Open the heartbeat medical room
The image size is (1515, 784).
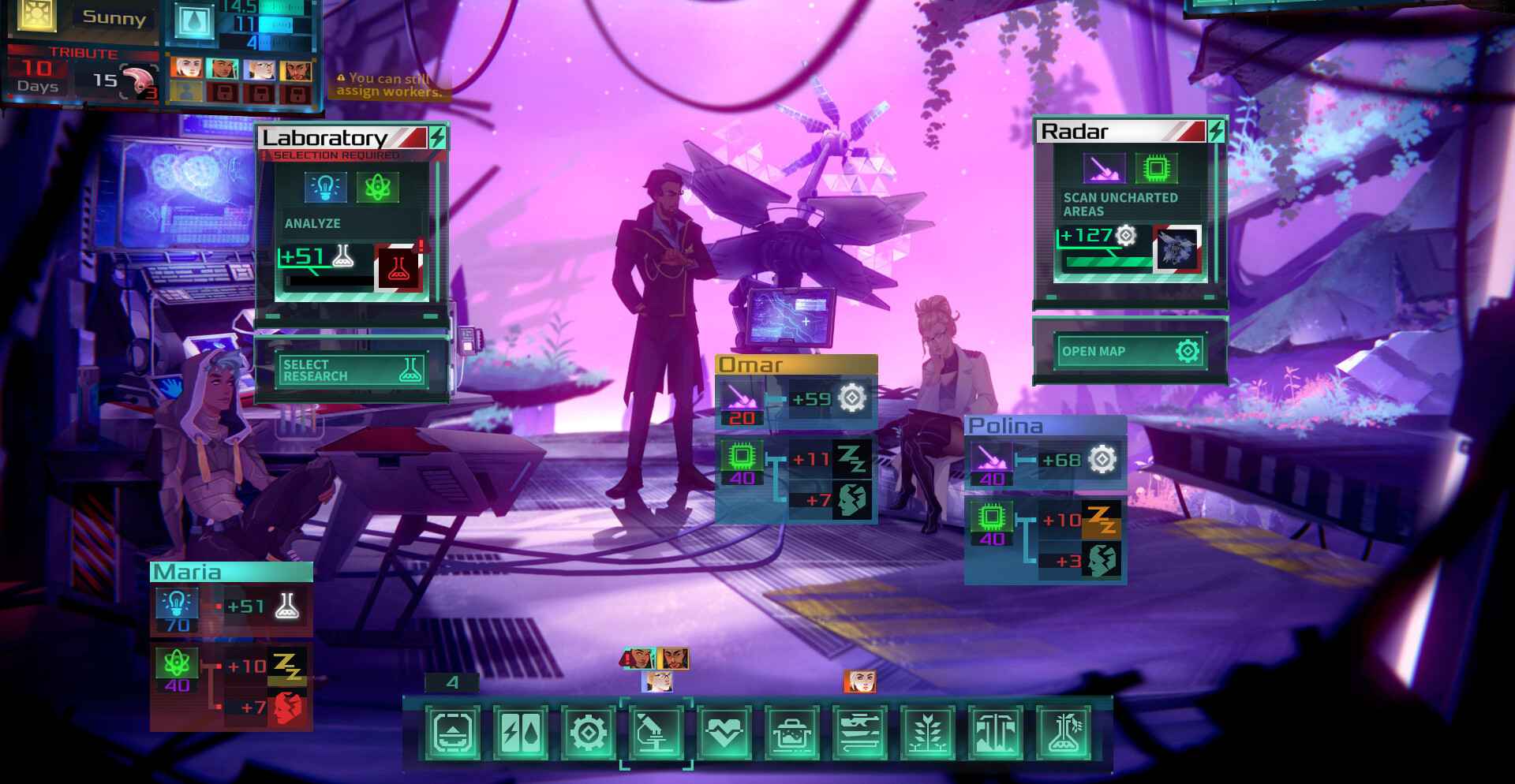(724, 733)
